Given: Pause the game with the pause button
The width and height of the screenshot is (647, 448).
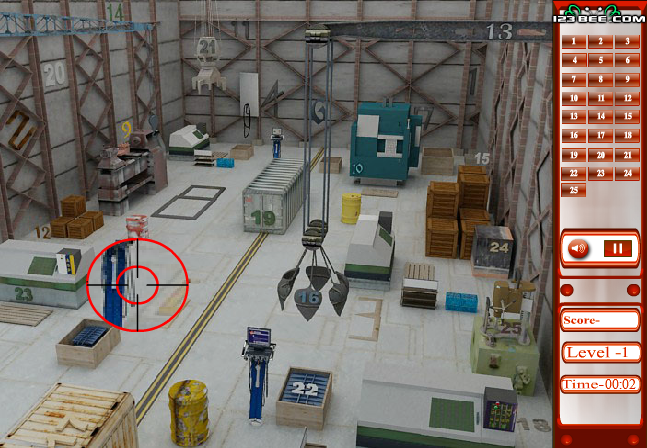Looking at the screenshot, I should point(618,247).
